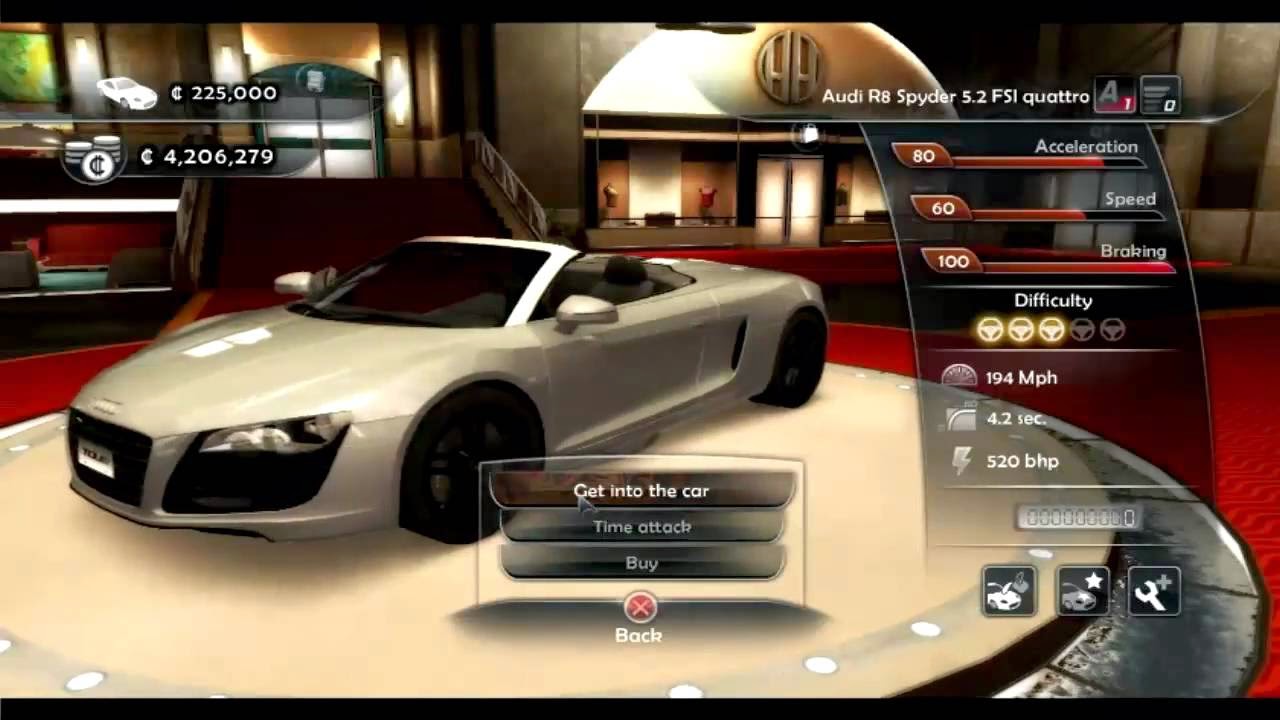Click the lightning bolt icon beside 520 bhp
Screen dimensions: 1280x720
962,461
